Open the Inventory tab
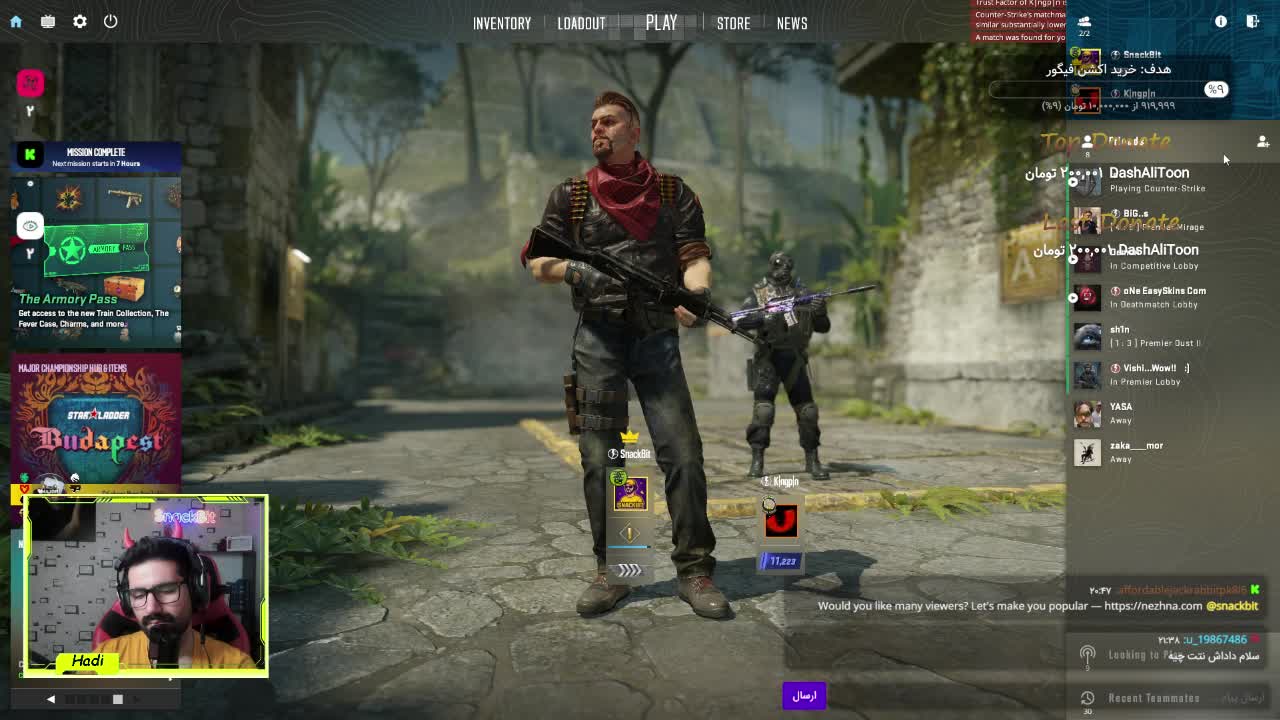 [501, 23]
